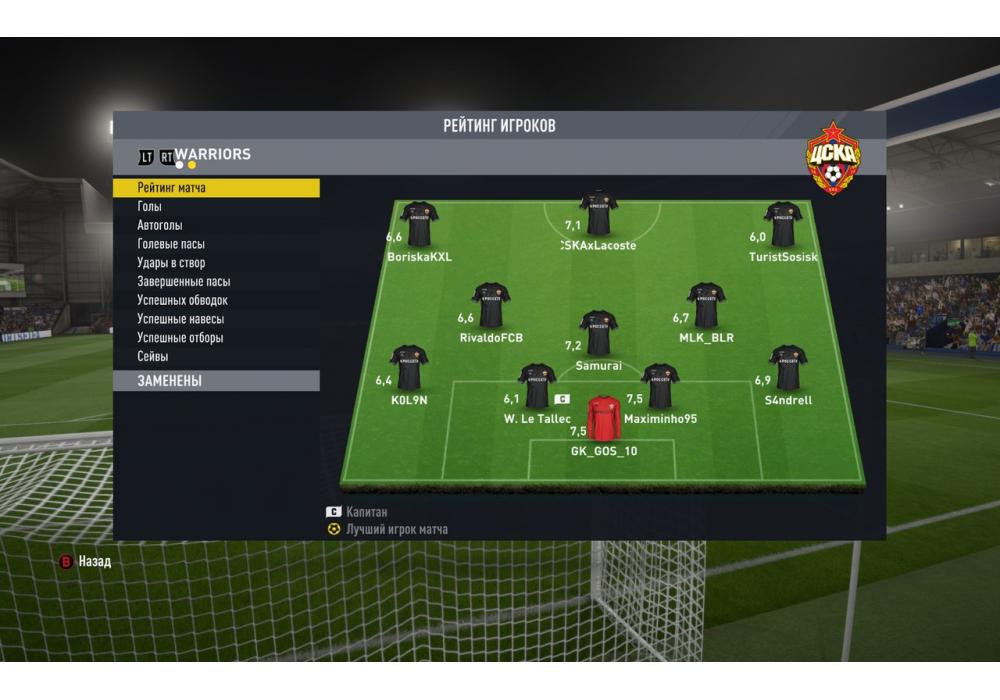This screenshot has width=1000, height=700.
Task: Pick player Samurai on the formation
Action: coord(599,334)
